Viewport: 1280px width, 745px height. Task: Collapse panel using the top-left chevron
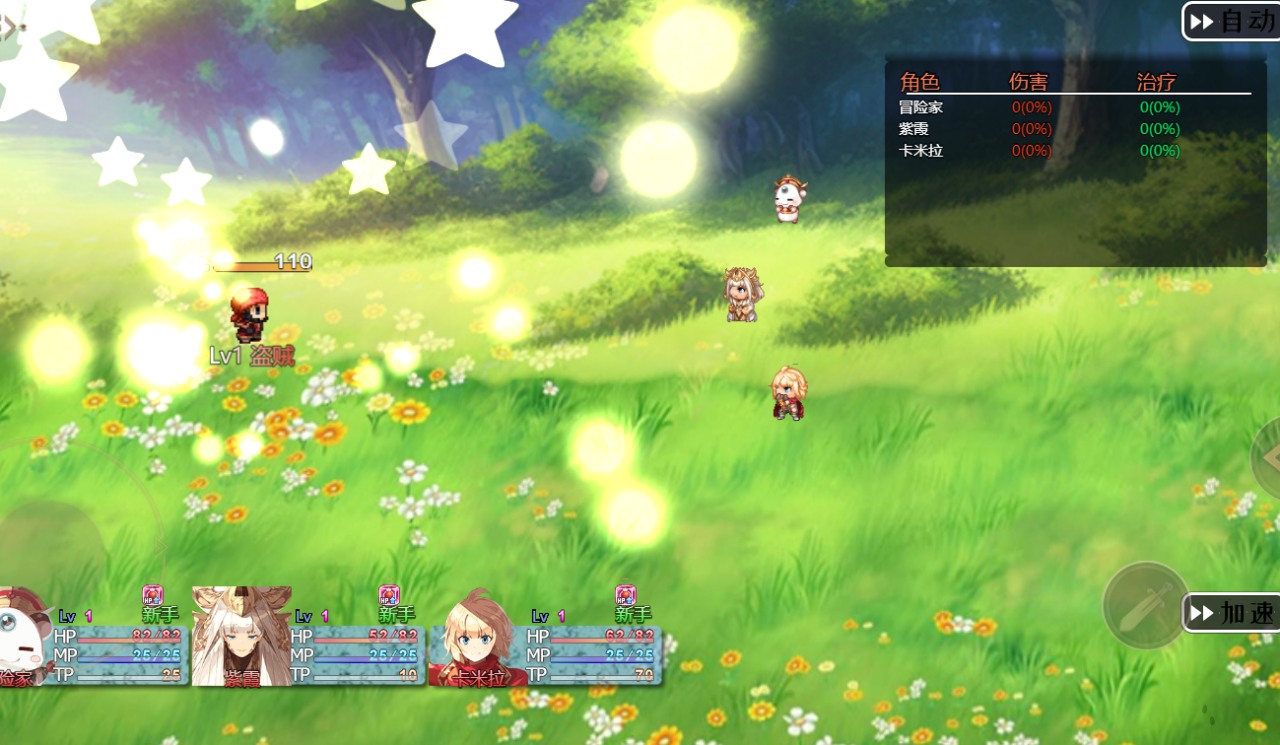(8, 27)
